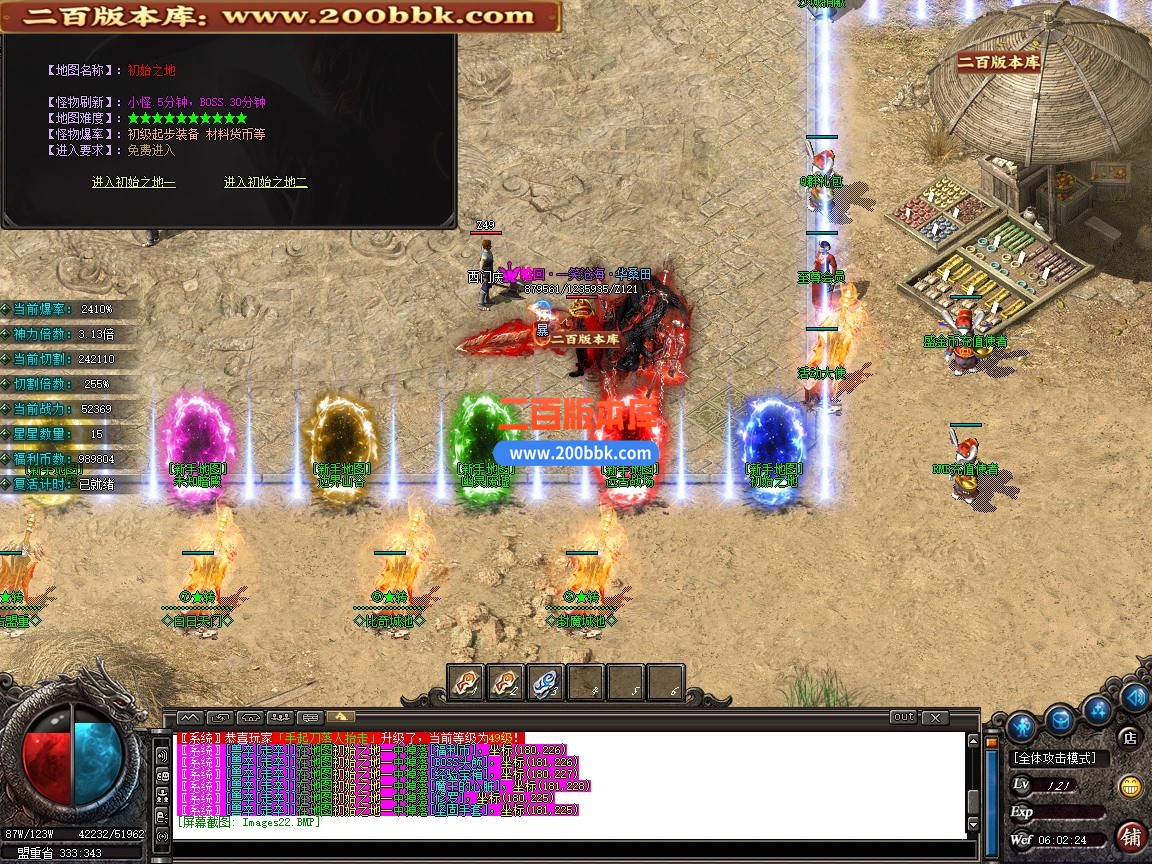
Task: Choose the 进入初始之地二 link
Action: point(265,182)
